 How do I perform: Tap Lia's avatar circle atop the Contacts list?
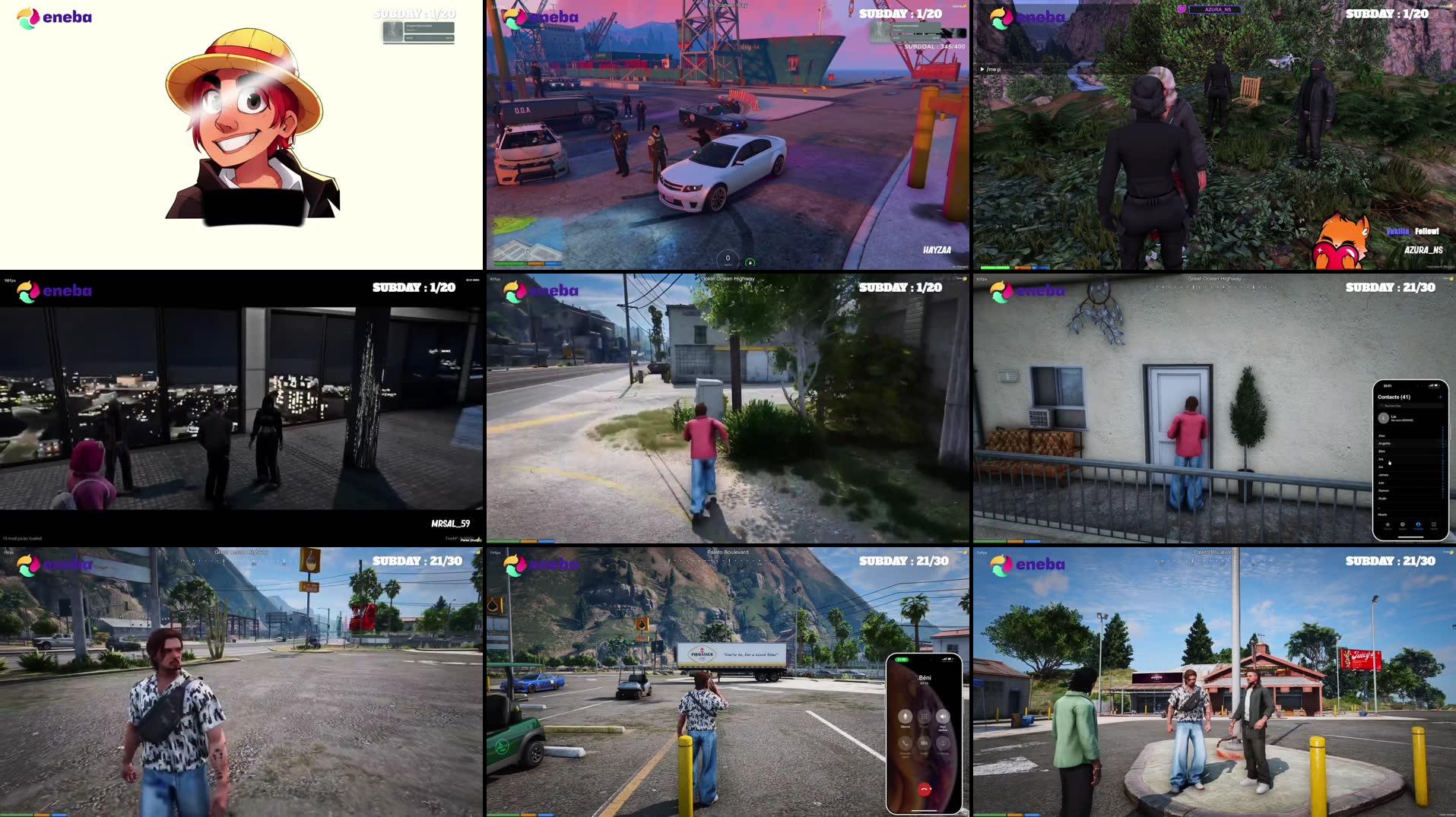click(1383, 418)
